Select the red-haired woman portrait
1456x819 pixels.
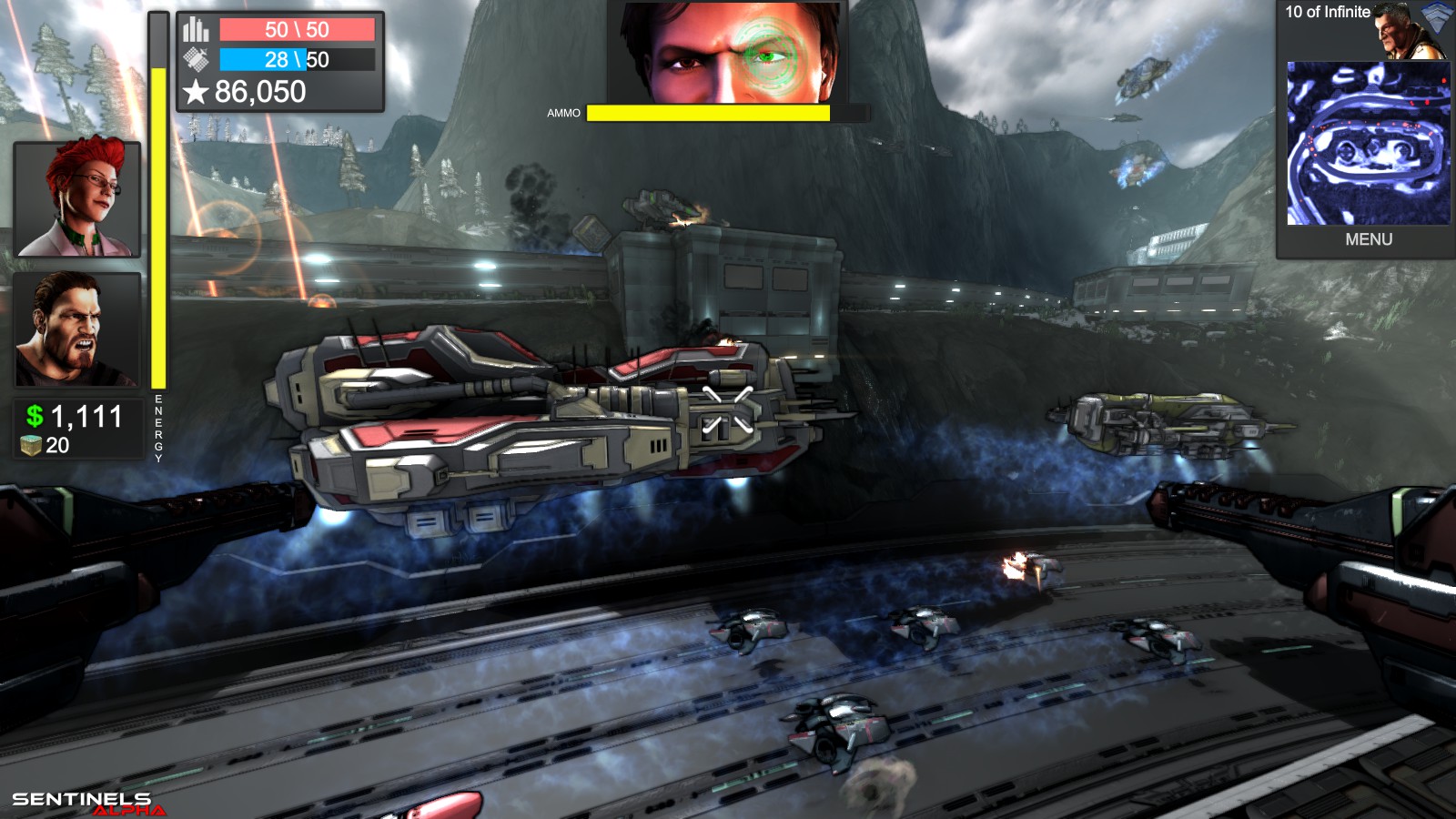click(x=77, y=198)
